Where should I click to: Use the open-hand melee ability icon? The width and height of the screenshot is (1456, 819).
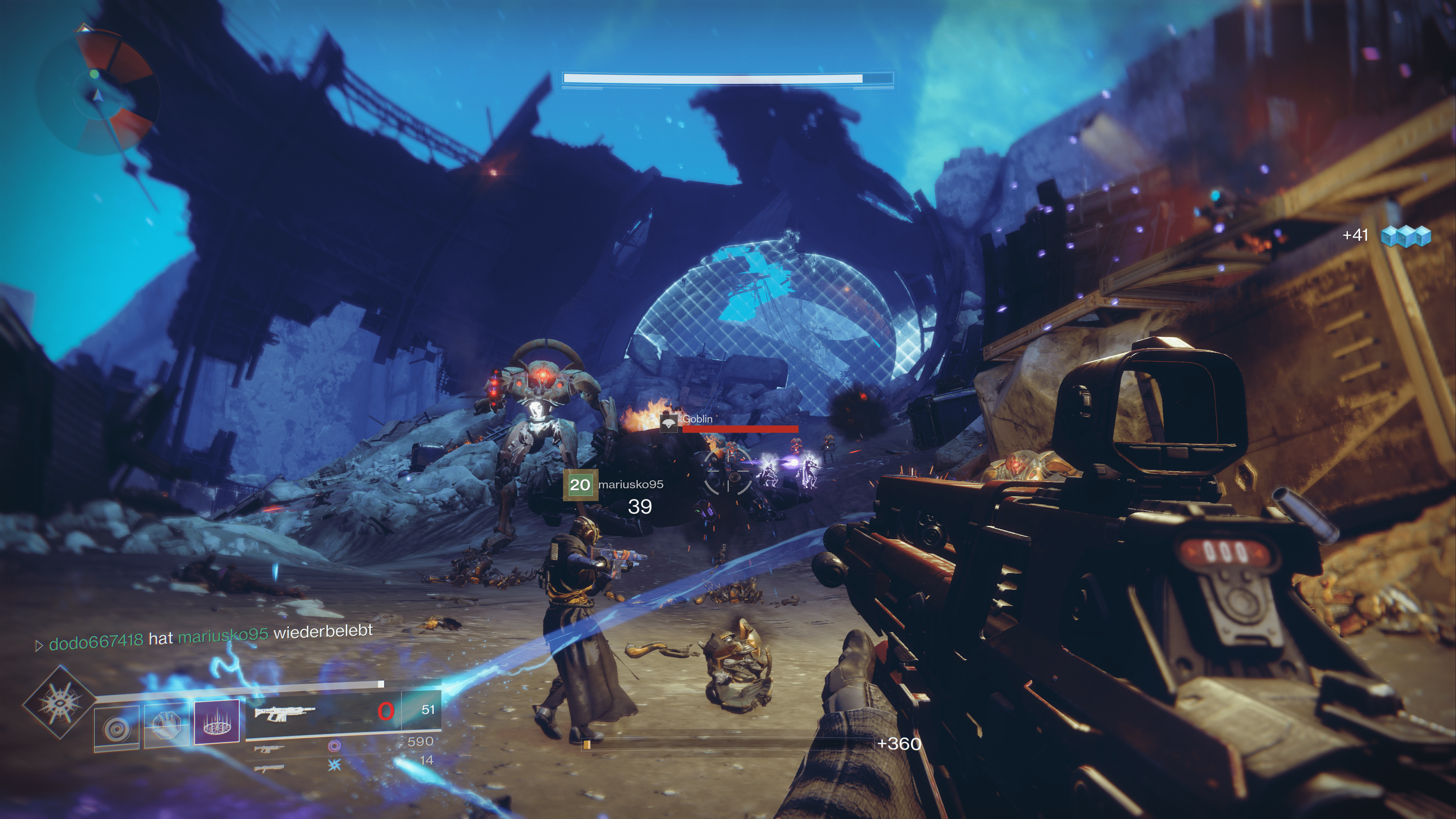(166, 726)
